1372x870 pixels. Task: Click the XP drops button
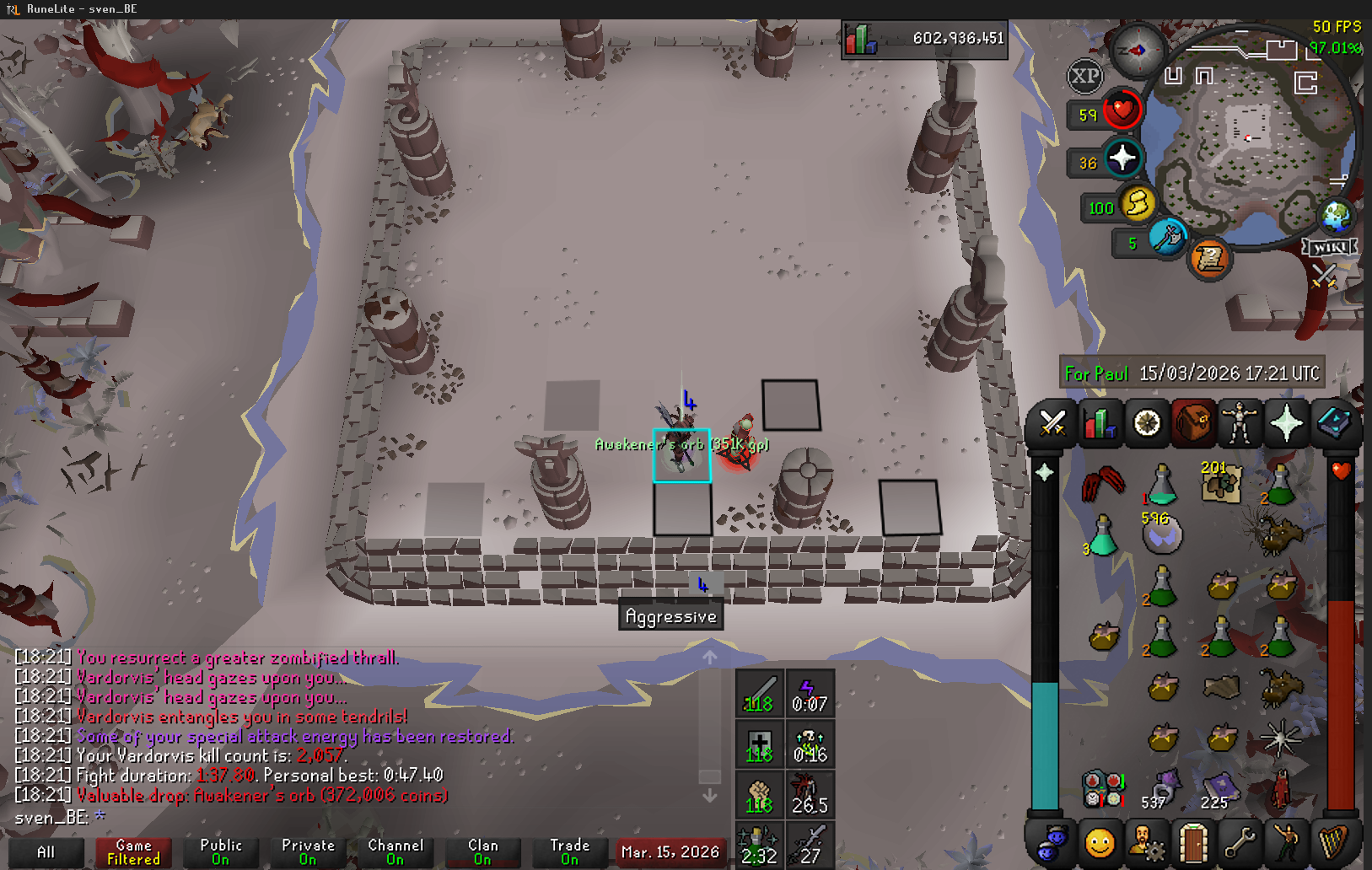[x=1084, y=77]
